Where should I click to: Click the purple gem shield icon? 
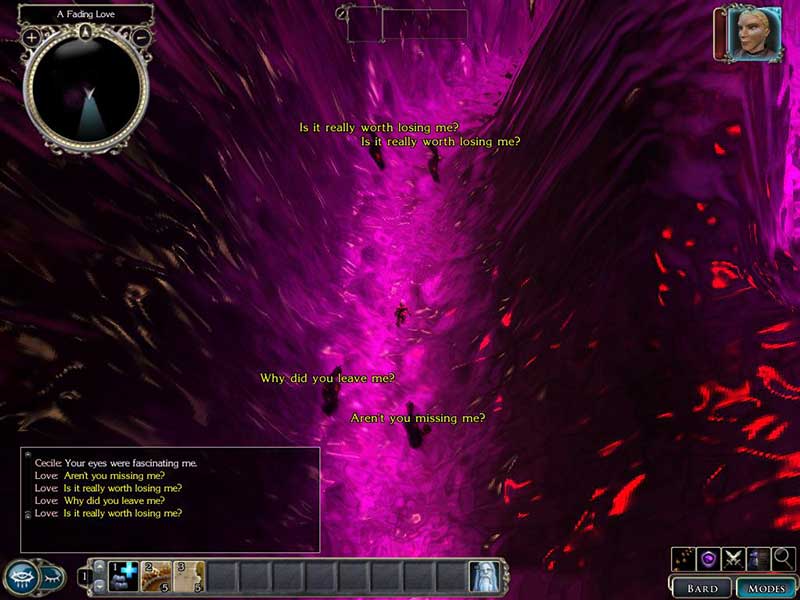coord(710,558)
